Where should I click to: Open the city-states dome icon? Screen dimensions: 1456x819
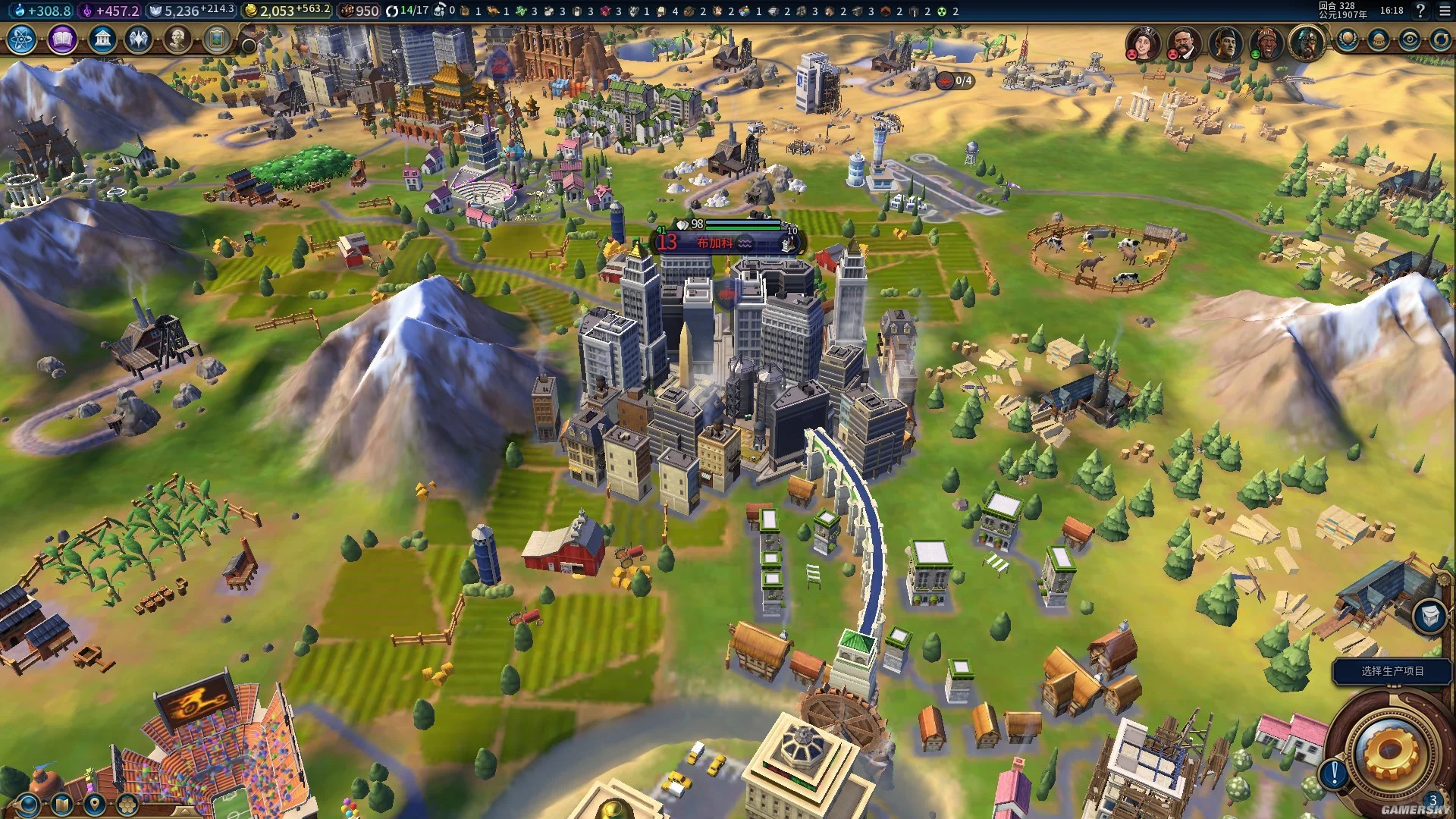1379,39
